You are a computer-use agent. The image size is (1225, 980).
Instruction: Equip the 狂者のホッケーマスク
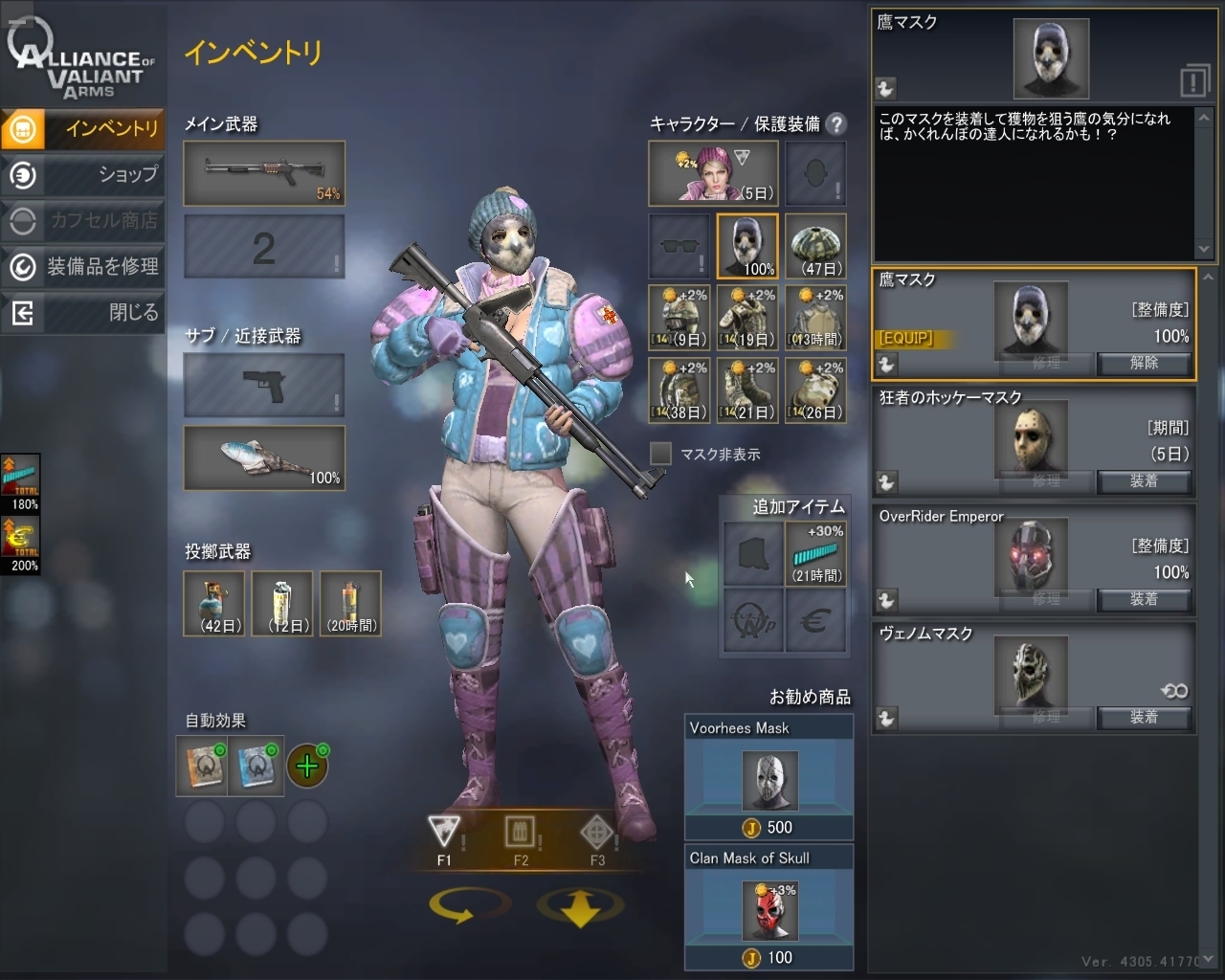tap(1144, 480)
